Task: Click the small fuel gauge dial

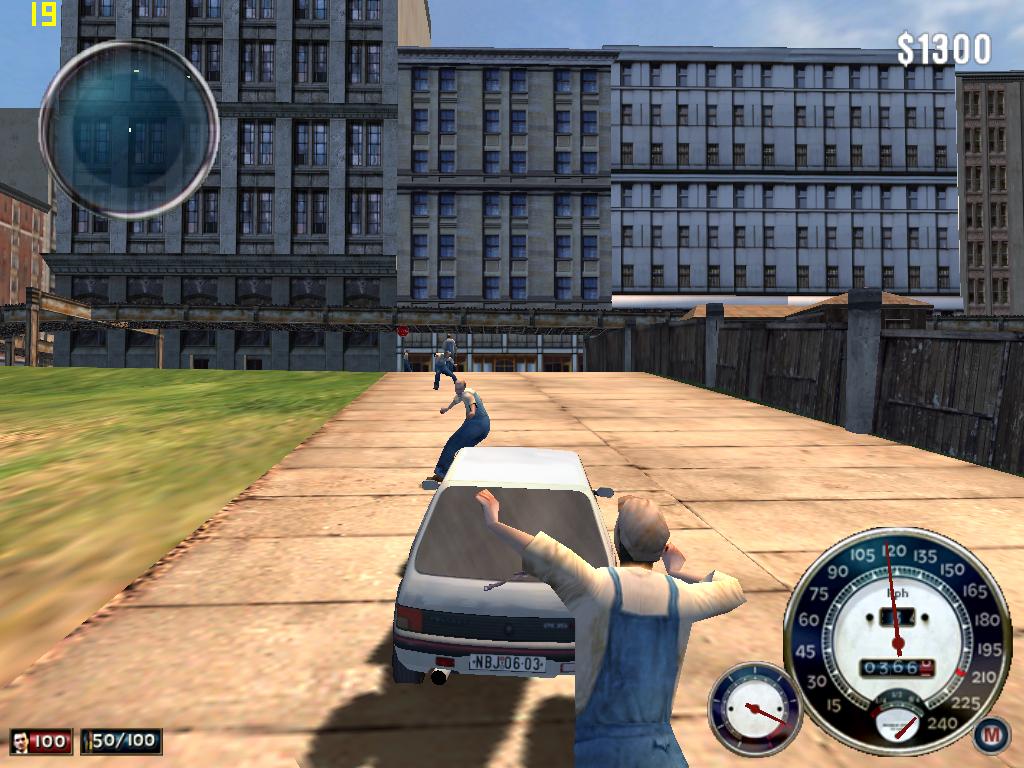Action: pyautogui.click(x=755, y=708)
